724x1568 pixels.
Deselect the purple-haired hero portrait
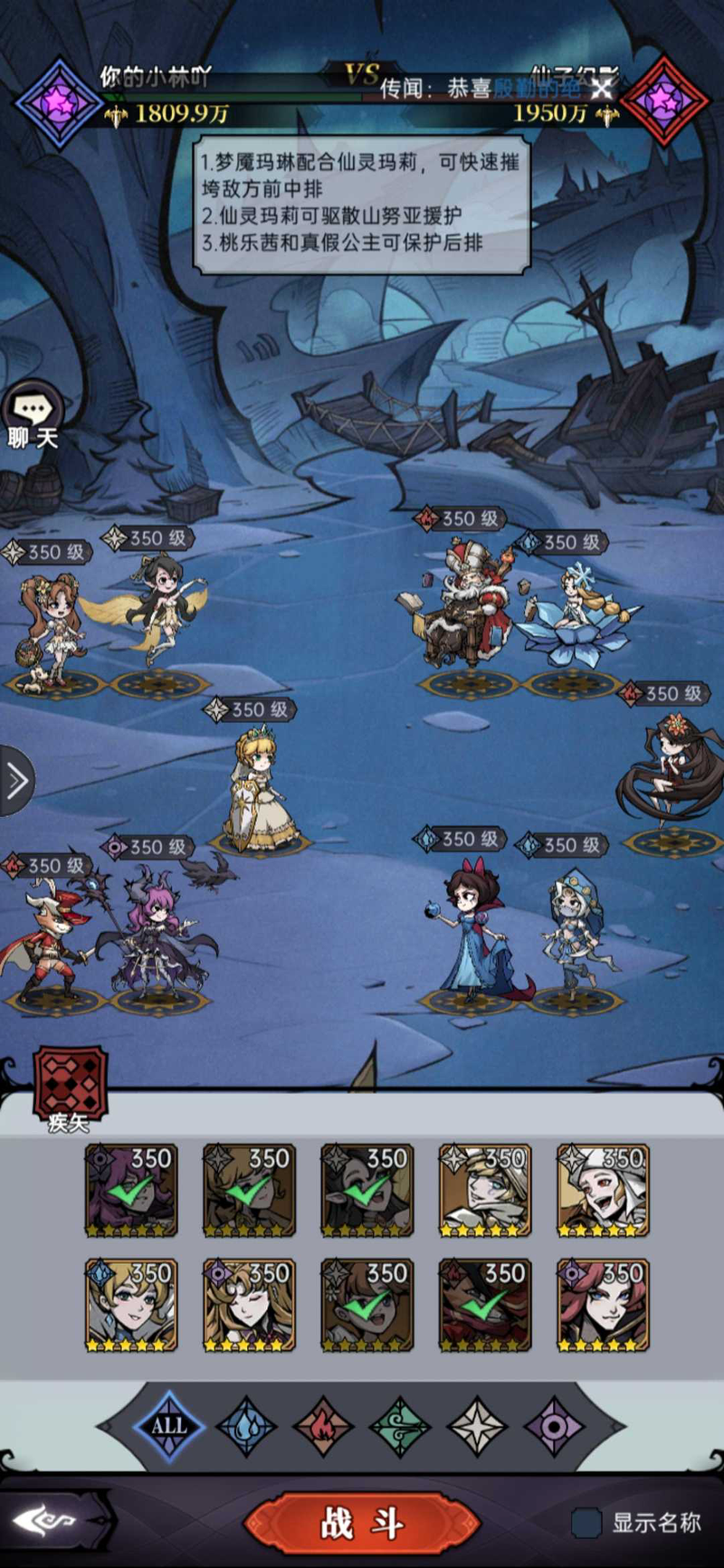(x=131, y=1190)
